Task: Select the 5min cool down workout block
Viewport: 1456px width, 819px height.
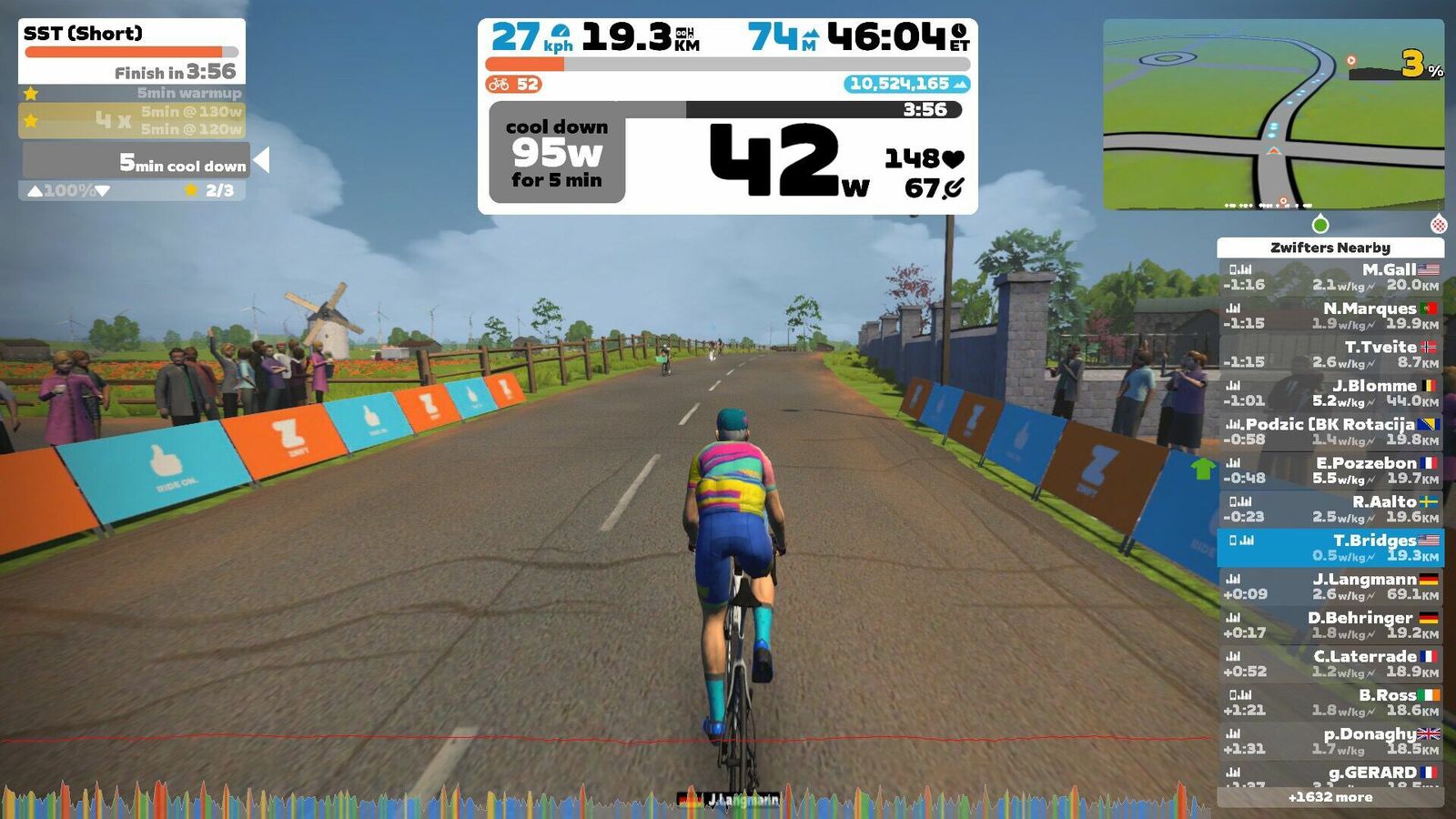Action: click(x=136, y=161)
